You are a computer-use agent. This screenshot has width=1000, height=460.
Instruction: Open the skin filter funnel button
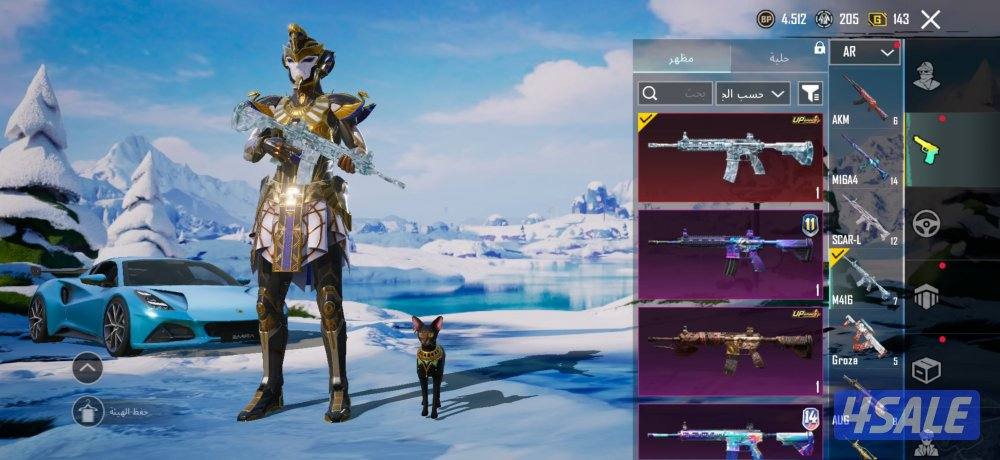(810, 94)
